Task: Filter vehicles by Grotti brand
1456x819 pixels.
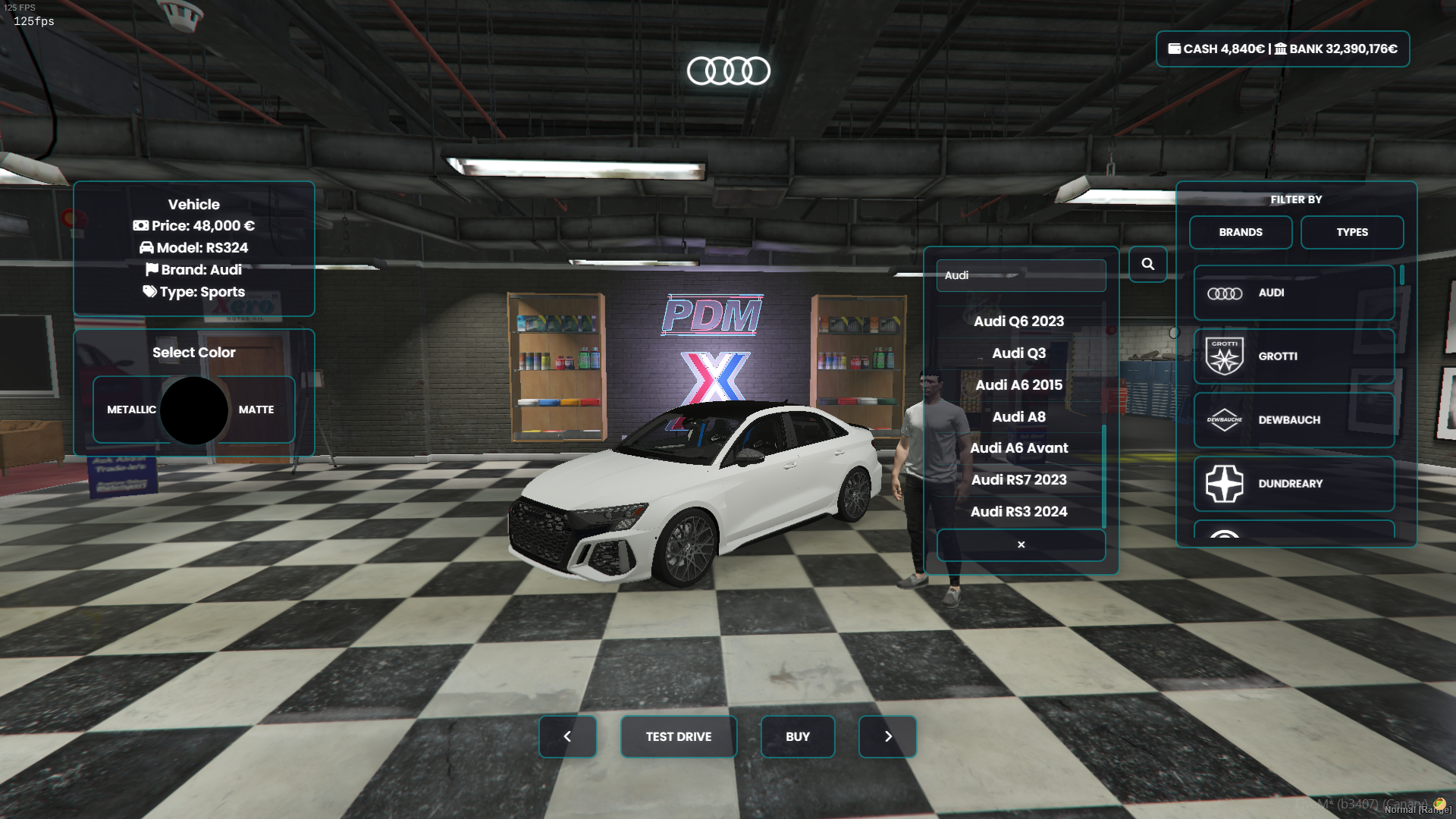Action: 1294,356
